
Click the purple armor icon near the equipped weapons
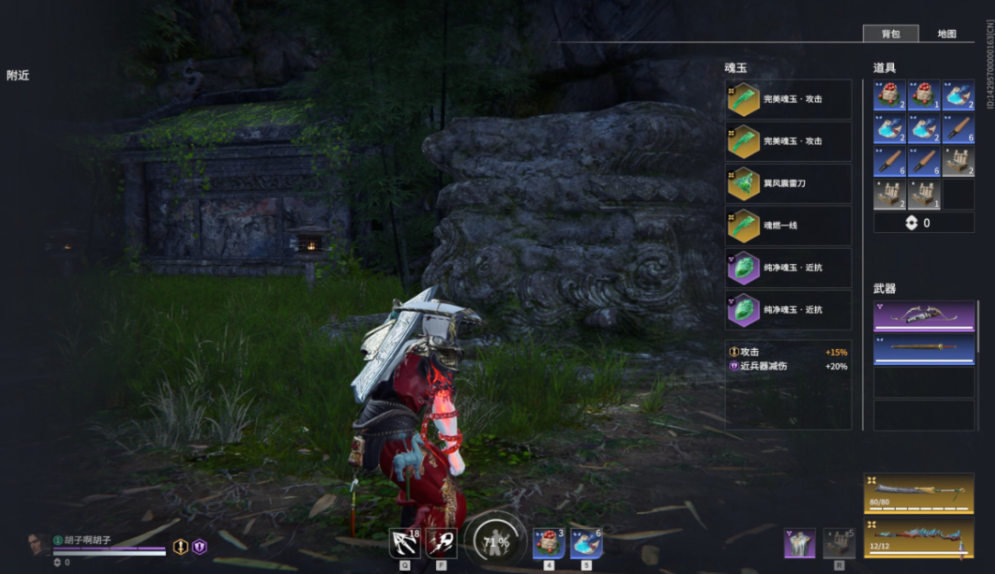pos(799,543)
